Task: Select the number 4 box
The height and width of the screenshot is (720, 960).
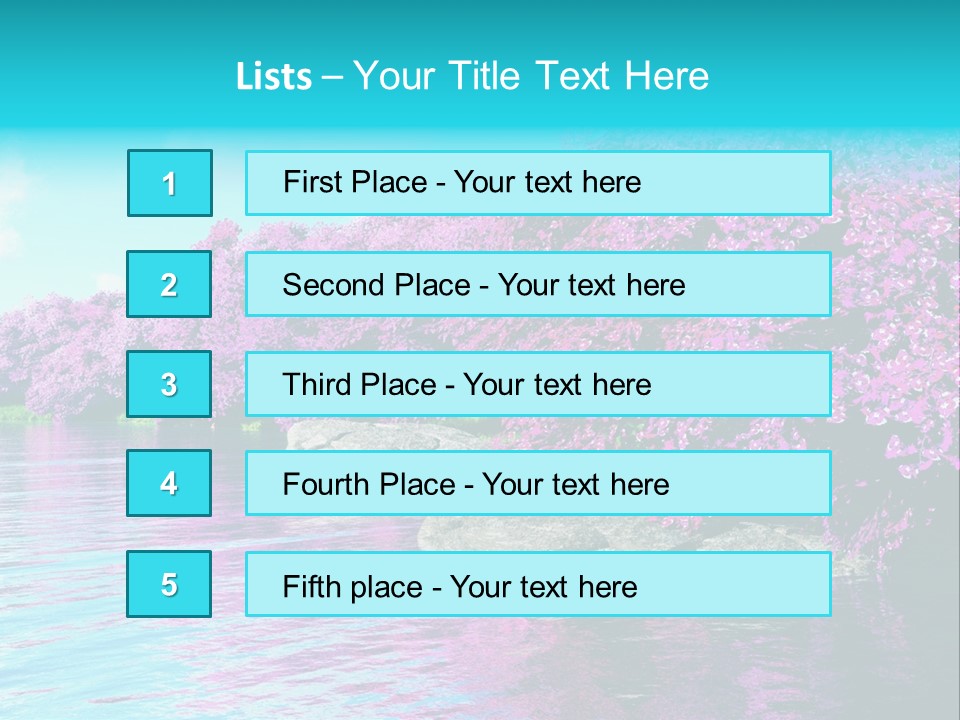Action: point(169,483)
